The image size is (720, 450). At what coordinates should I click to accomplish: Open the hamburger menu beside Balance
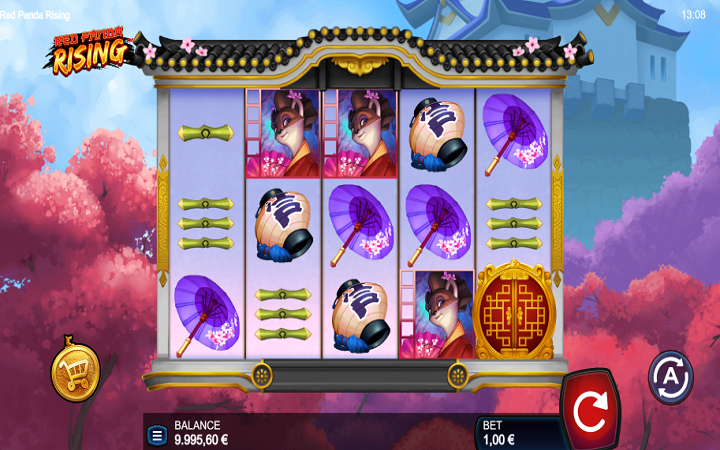point(157,435)
